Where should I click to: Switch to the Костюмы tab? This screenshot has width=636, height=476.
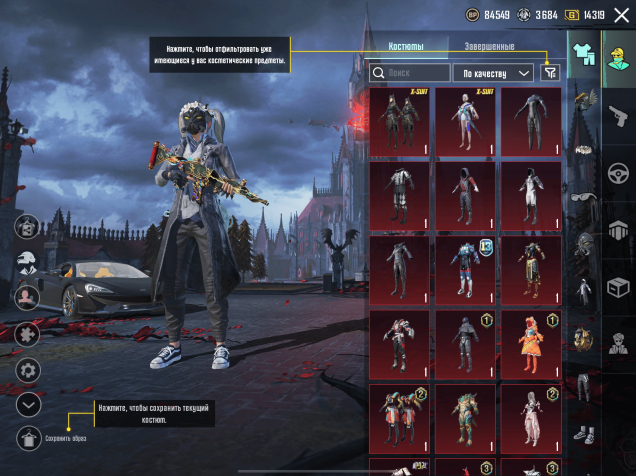[405, 47]
